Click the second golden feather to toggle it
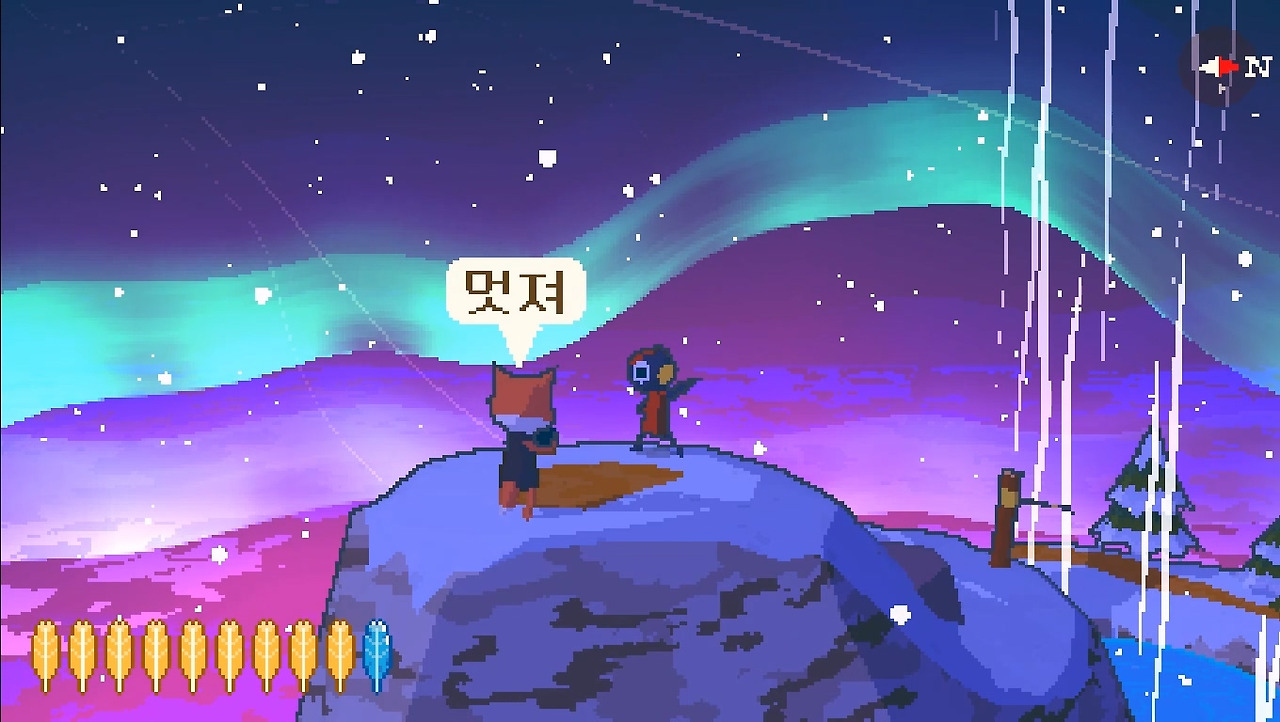Screen dimensions: 1280x722 (84, 653)
